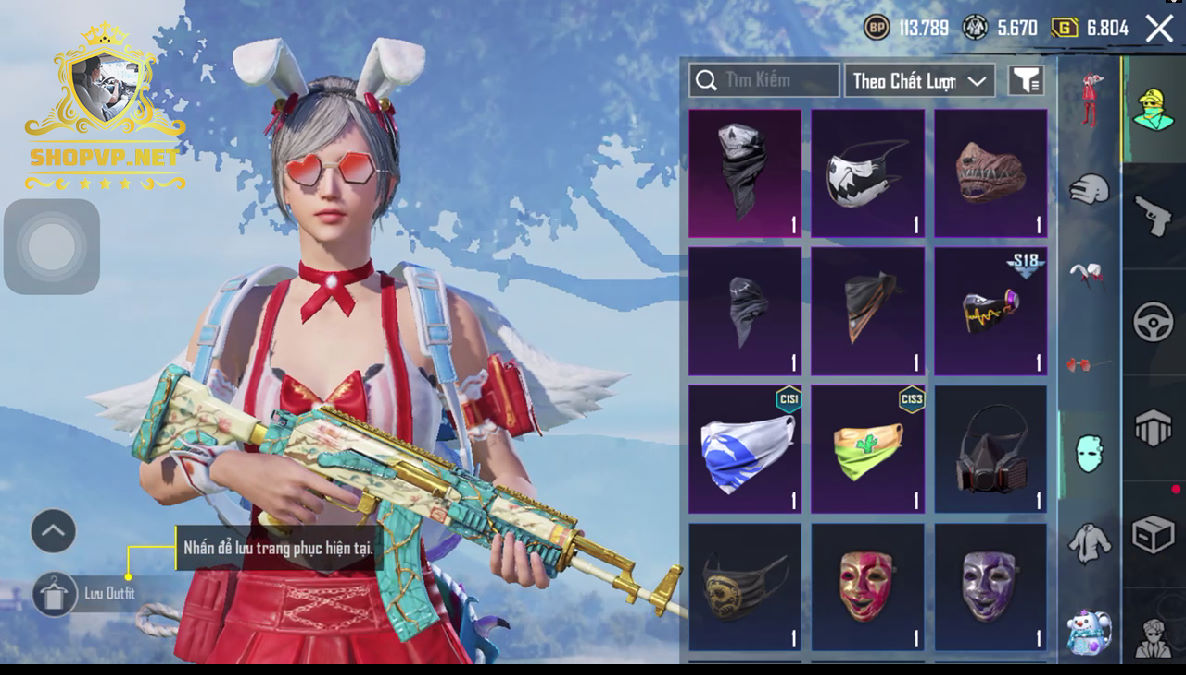The width and height of the screenshot is (1186, 675).
Task: Save the outfit with Lưu Outfit button
Action: (55, 594)
